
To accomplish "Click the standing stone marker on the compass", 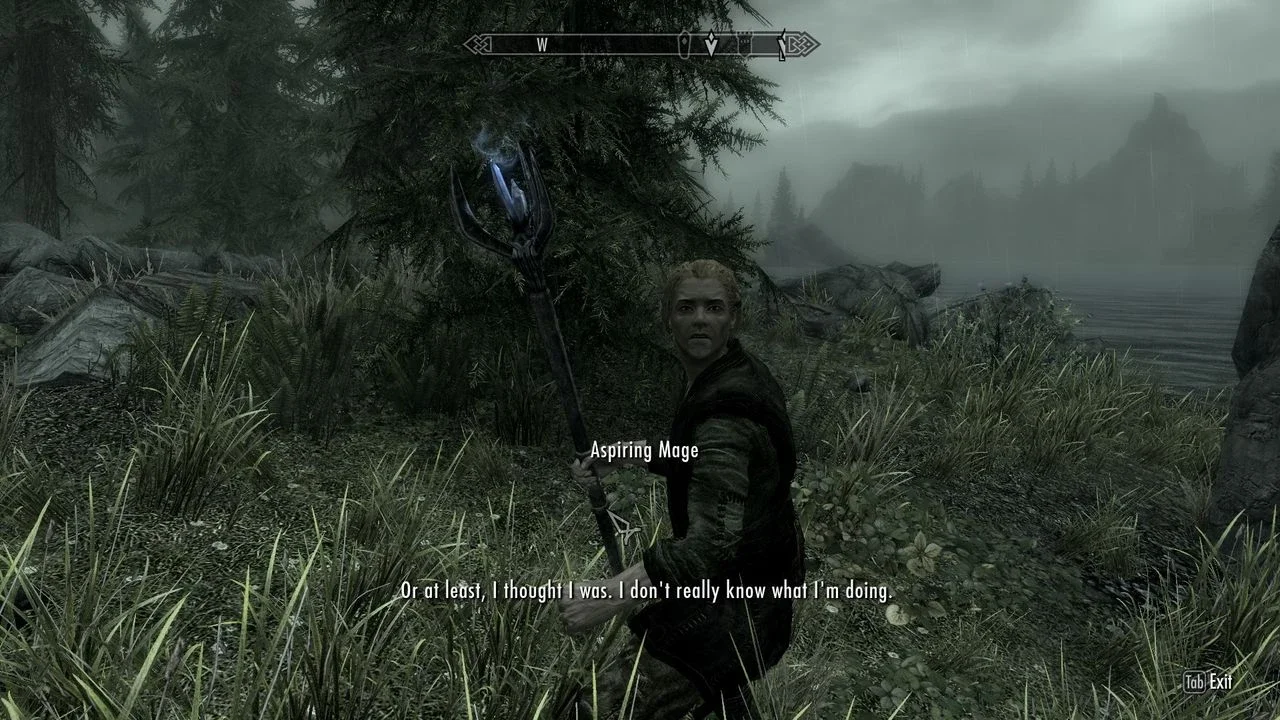I will click(685, 45).
